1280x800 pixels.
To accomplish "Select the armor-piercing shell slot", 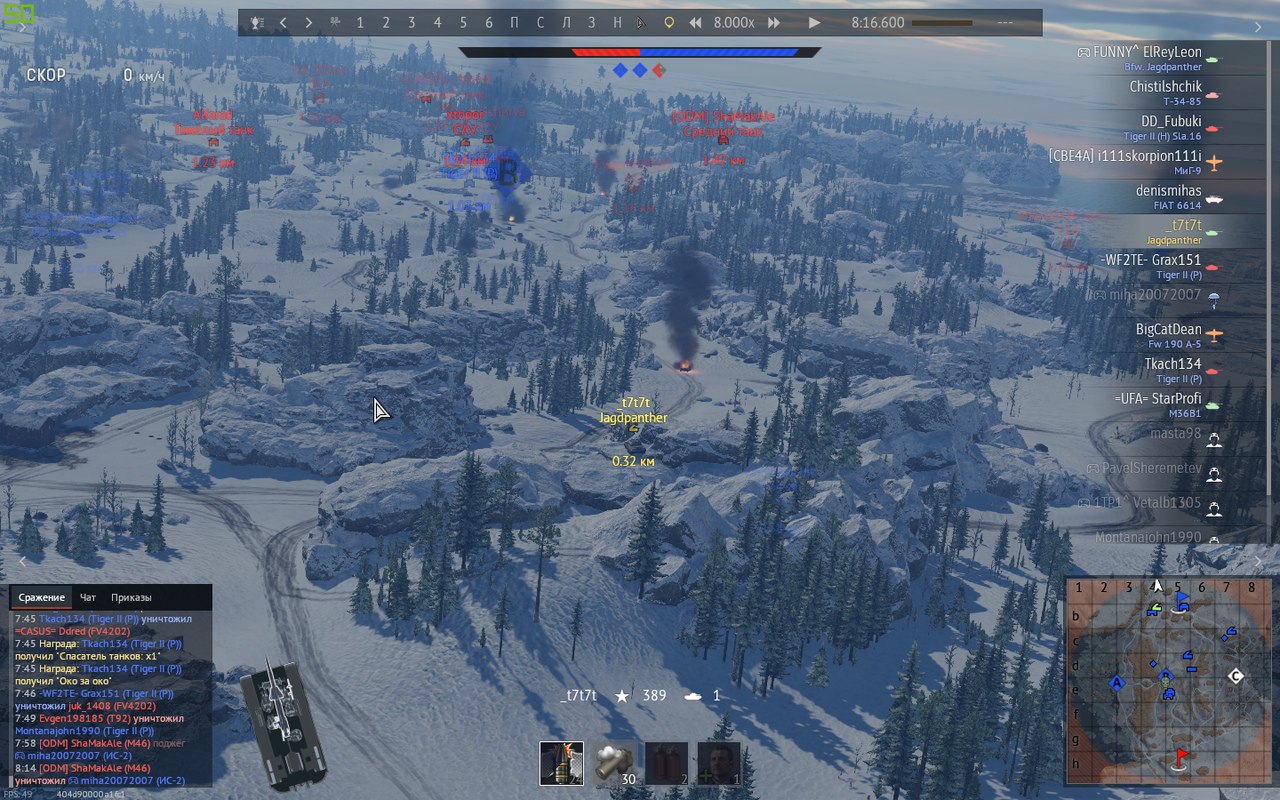I will coord(561,763).
